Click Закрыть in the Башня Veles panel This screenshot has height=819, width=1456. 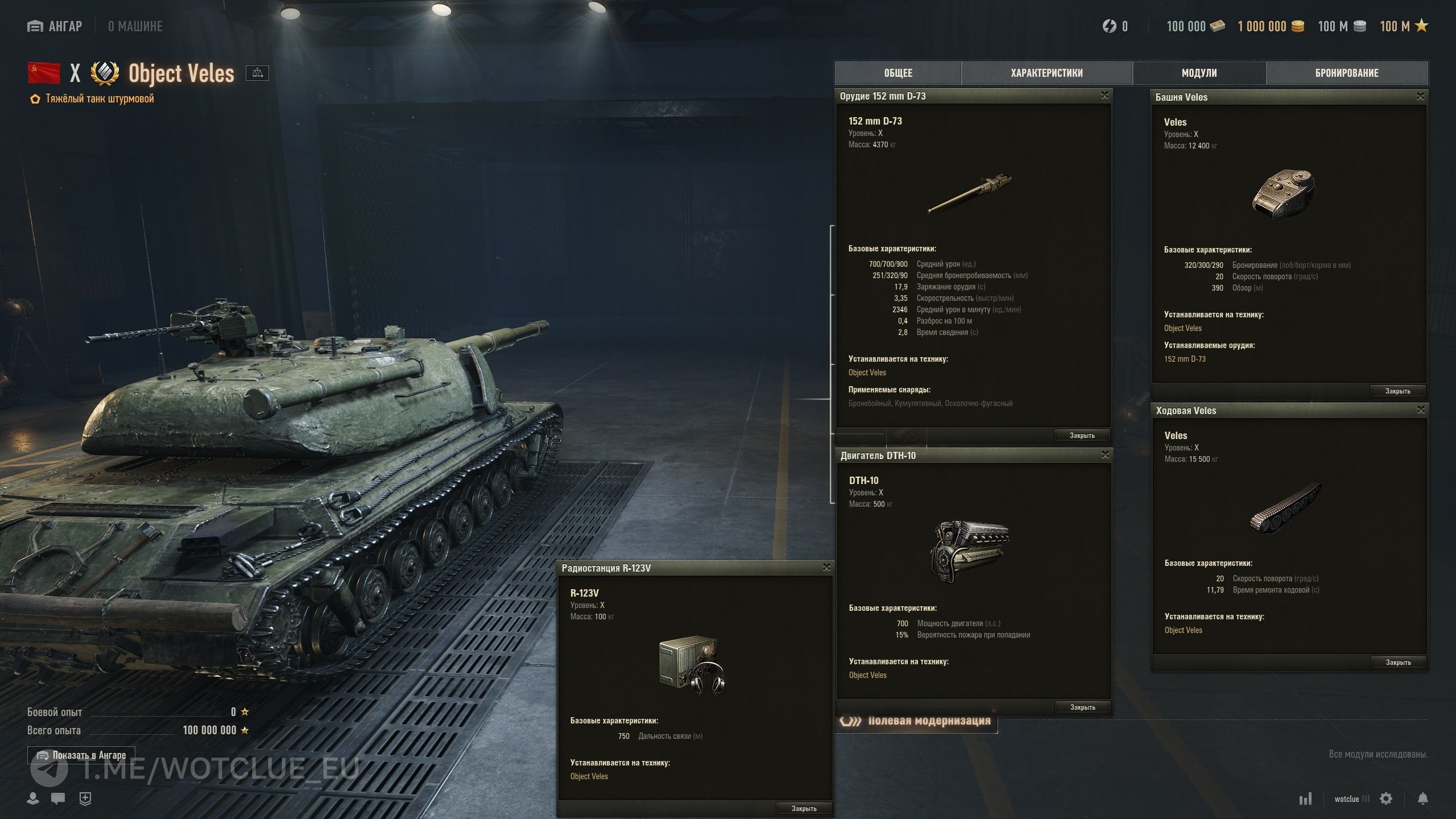[1397, 391]
